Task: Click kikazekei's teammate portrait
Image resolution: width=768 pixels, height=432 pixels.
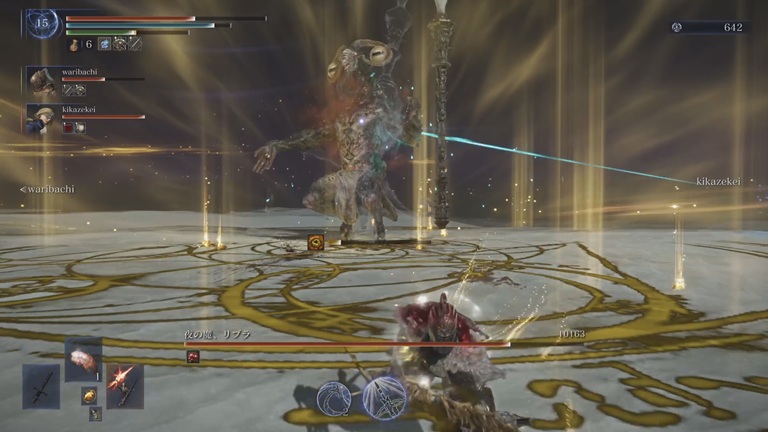Action: tap(42, 118)
